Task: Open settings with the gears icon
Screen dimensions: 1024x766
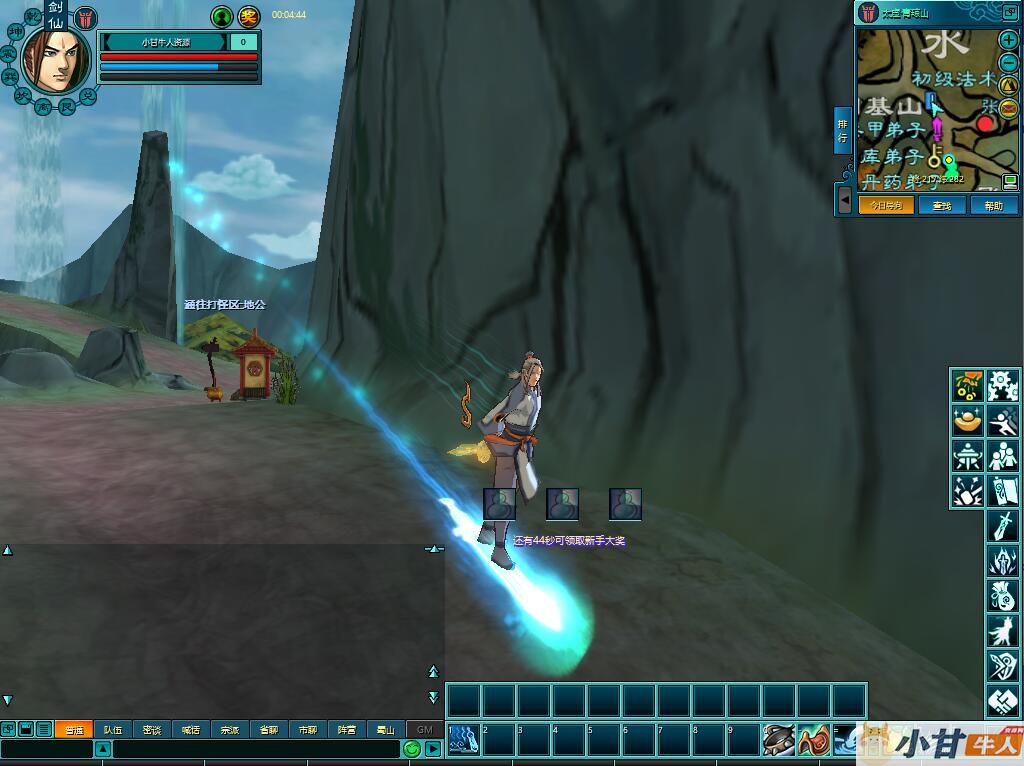Action: tap(1002, 385)
